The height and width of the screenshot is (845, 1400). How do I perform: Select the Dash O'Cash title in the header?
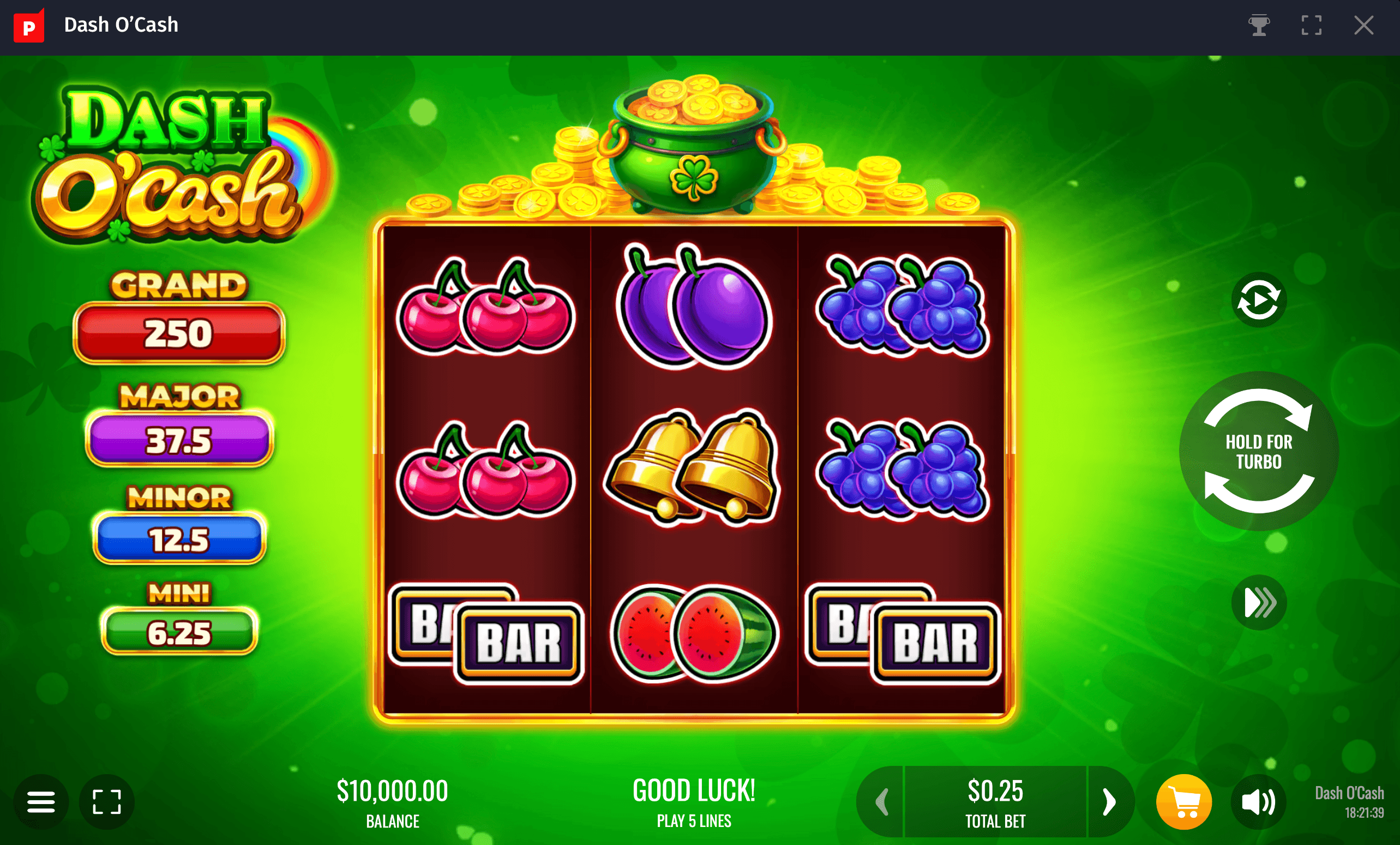(121, 25)
